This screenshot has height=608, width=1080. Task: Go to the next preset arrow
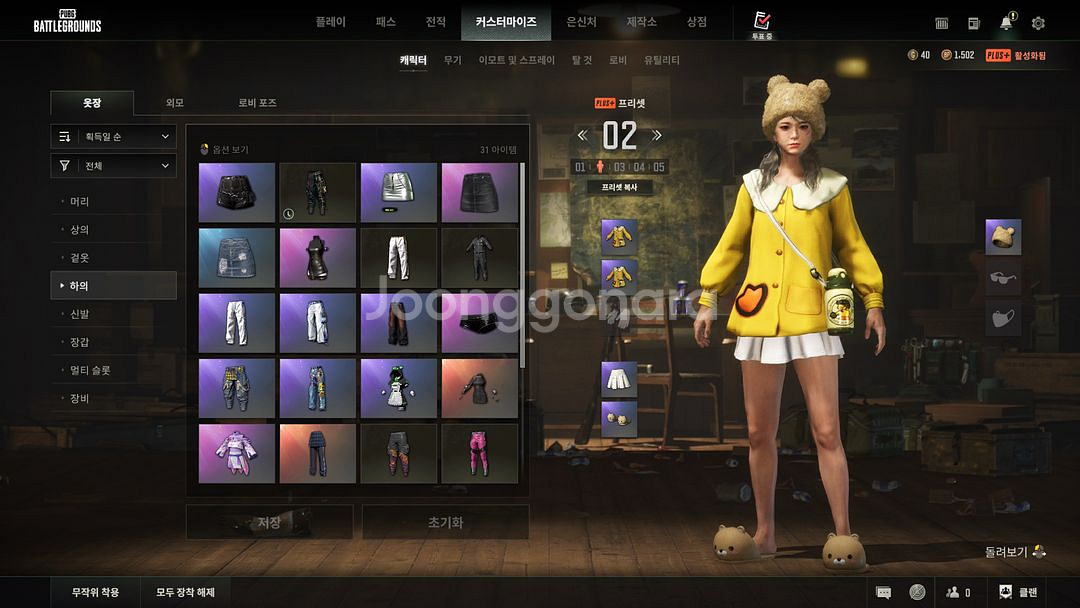pos(657,136)
